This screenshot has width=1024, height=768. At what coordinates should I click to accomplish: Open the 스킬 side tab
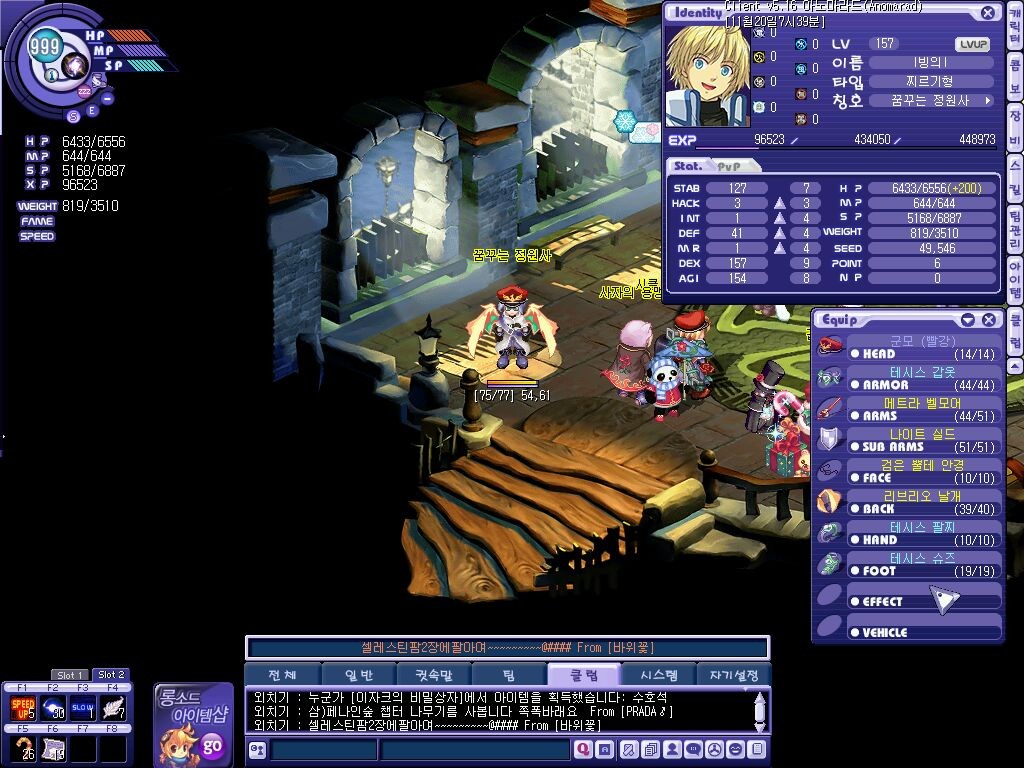[x=1014, y=176]
